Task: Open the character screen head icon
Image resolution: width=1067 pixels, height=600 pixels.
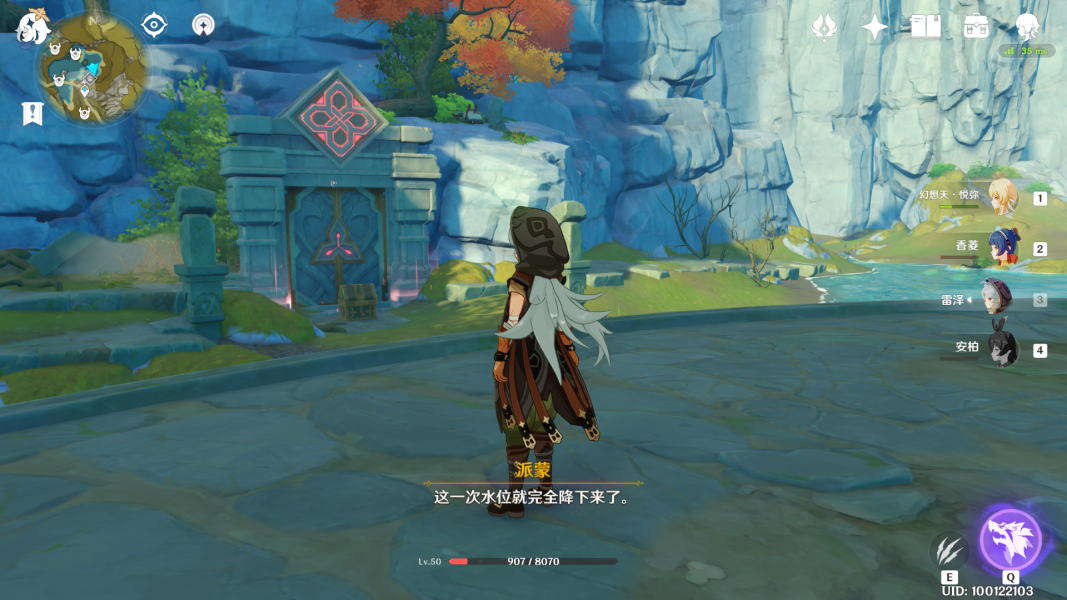Action: [x=1027, y=27]
